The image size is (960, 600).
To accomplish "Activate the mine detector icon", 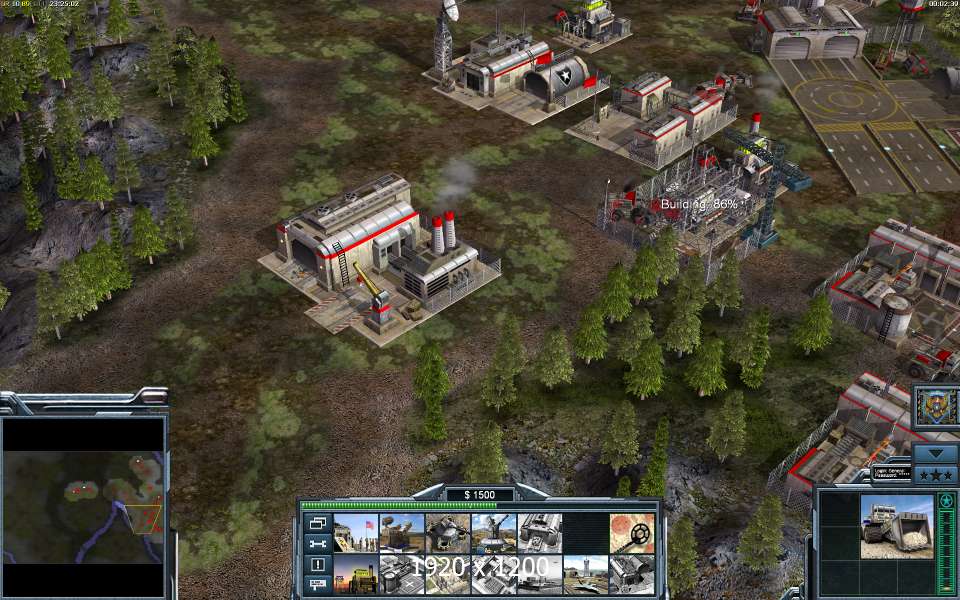I will (633, 532).
